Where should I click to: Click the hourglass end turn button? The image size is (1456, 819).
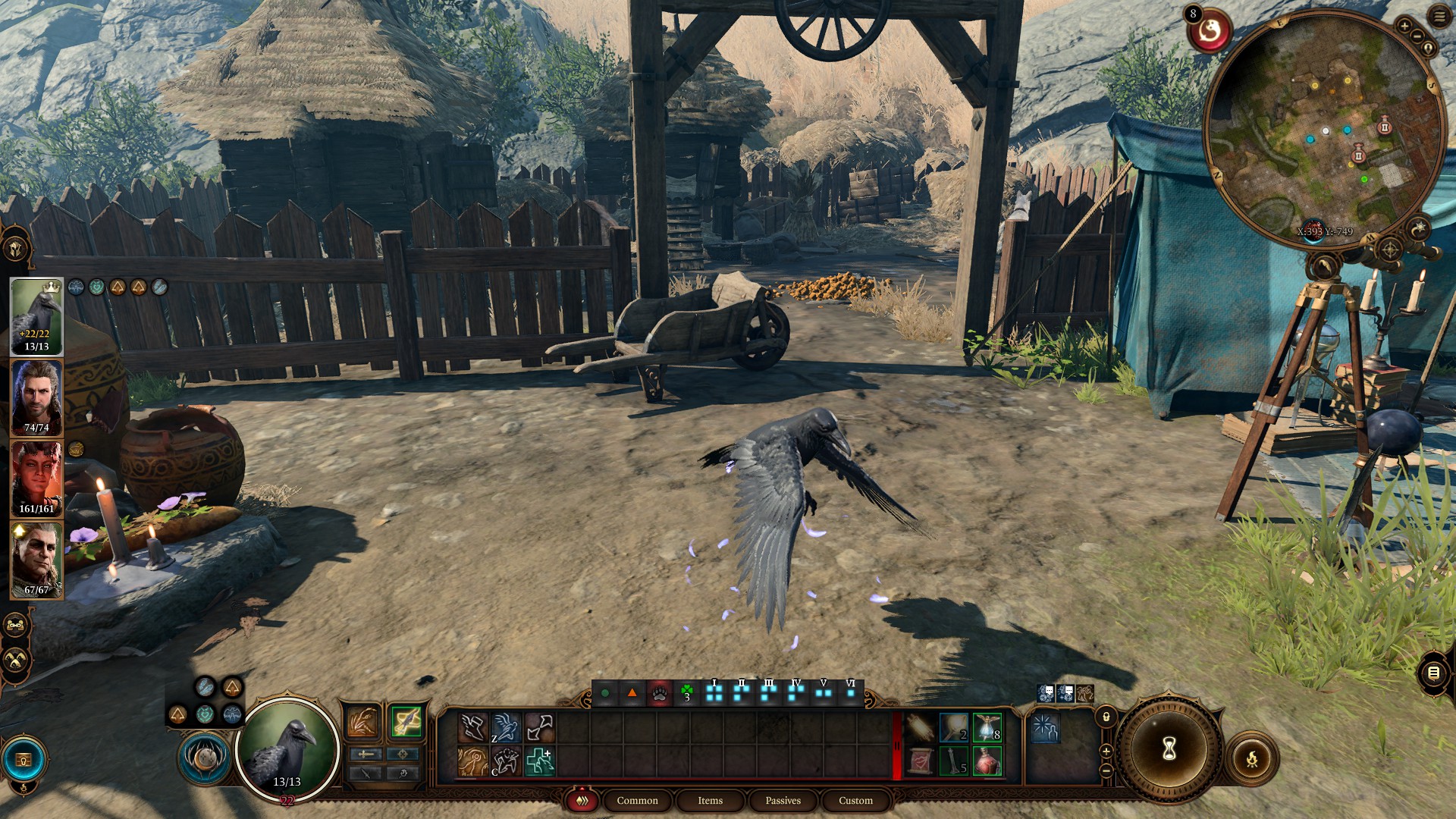pyautogui.click(x=1169, y=749)
